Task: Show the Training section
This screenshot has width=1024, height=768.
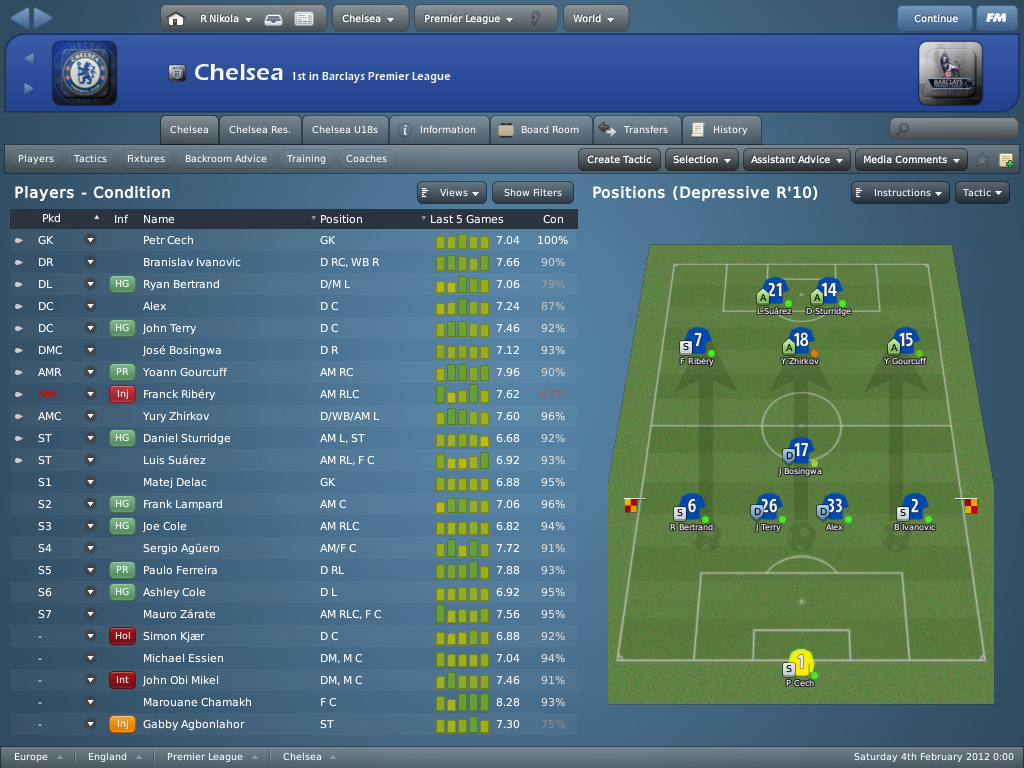Action: pos(306,159)
